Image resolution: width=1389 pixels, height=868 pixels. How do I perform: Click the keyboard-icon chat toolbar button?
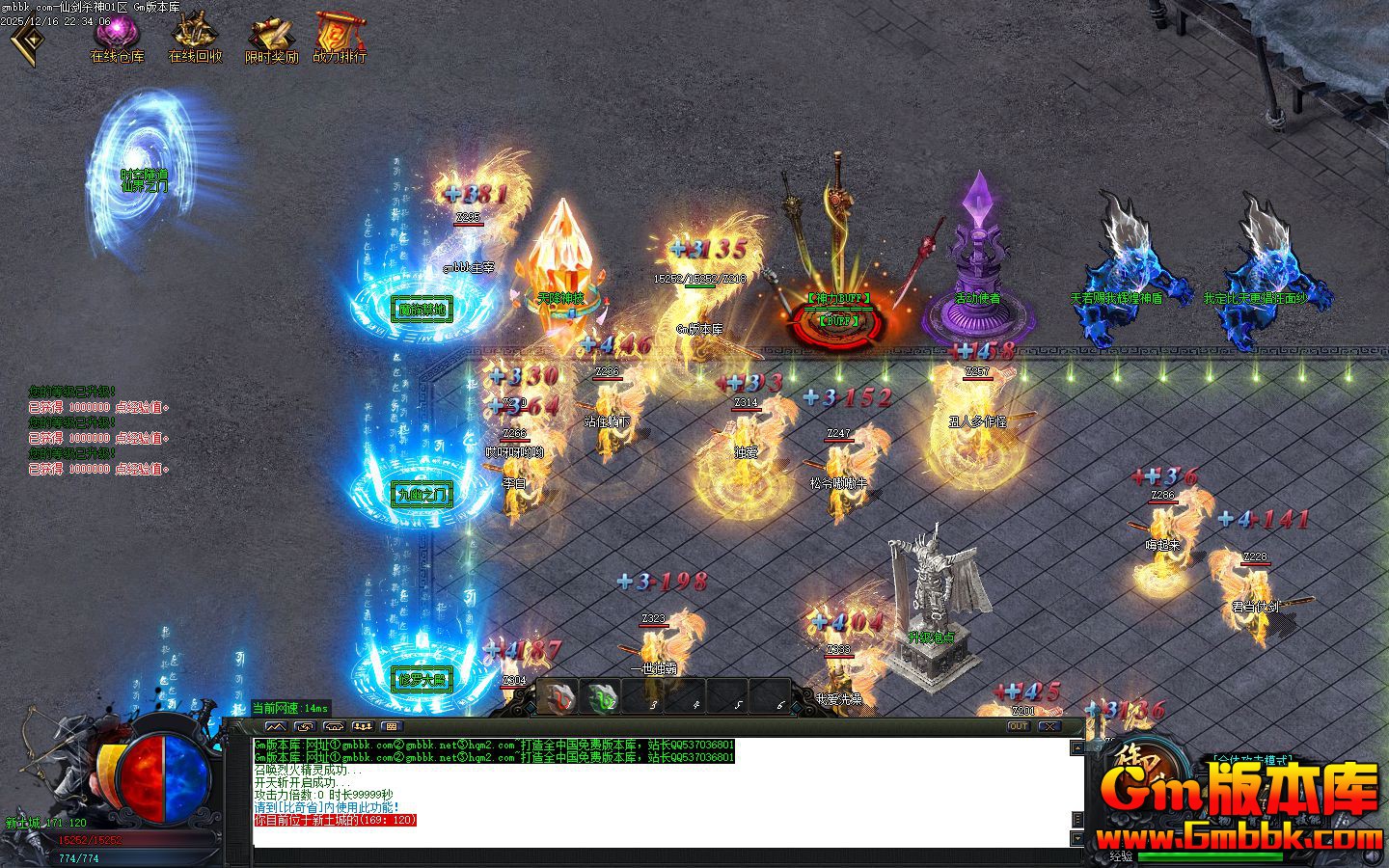[391, 726]
